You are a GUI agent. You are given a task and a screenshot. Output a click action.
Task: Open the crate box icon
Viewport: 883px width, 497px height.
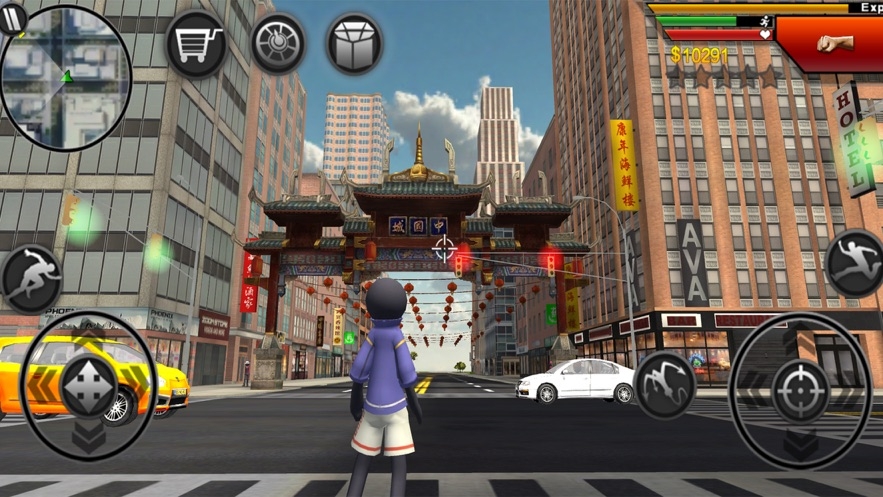coord(355,44)
